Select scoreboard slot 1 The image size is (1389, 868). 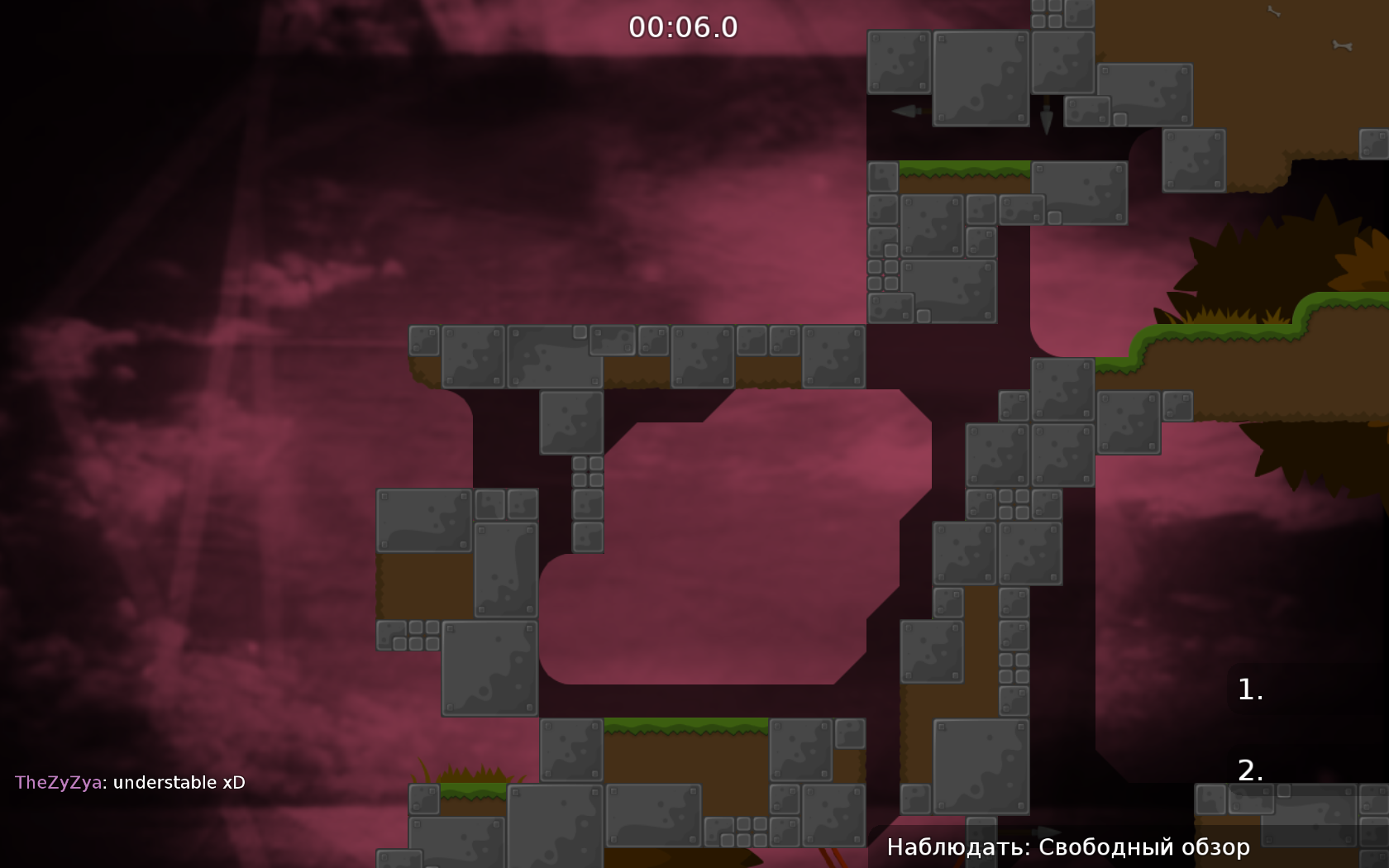click(1248, 689)
